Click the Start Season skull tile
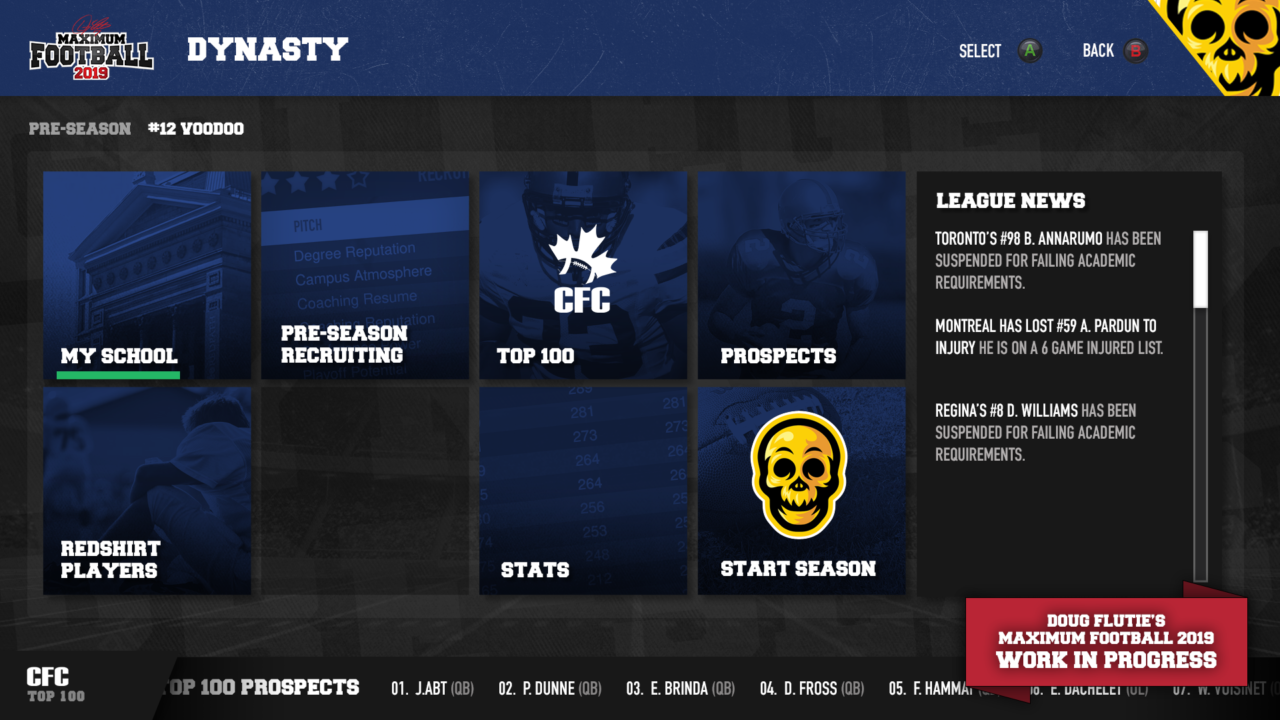1280x720 pixels. [800, 490]
